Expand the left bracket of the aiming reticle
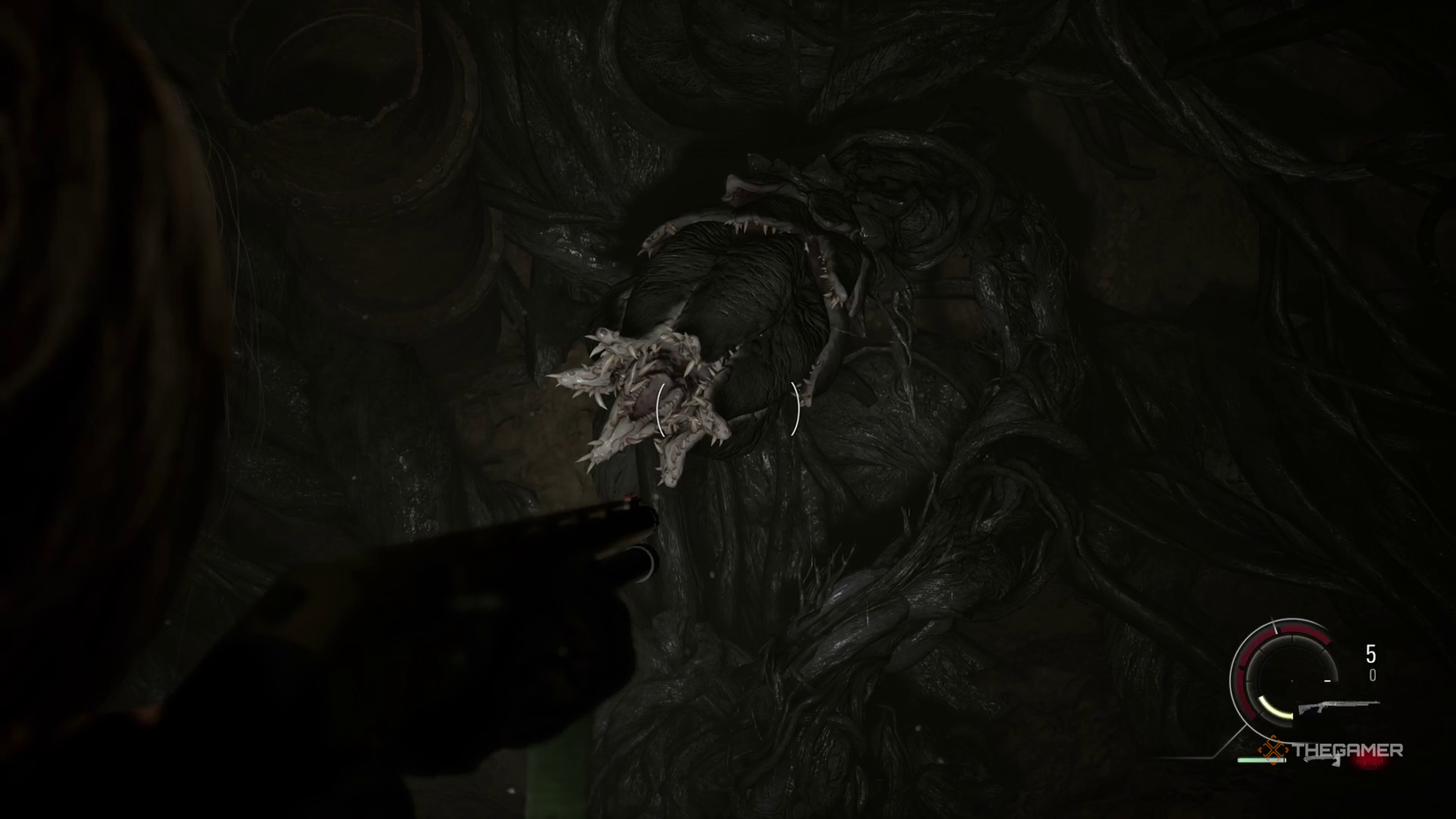Screen dimensions: 1456x819 (x=660, y=408)
